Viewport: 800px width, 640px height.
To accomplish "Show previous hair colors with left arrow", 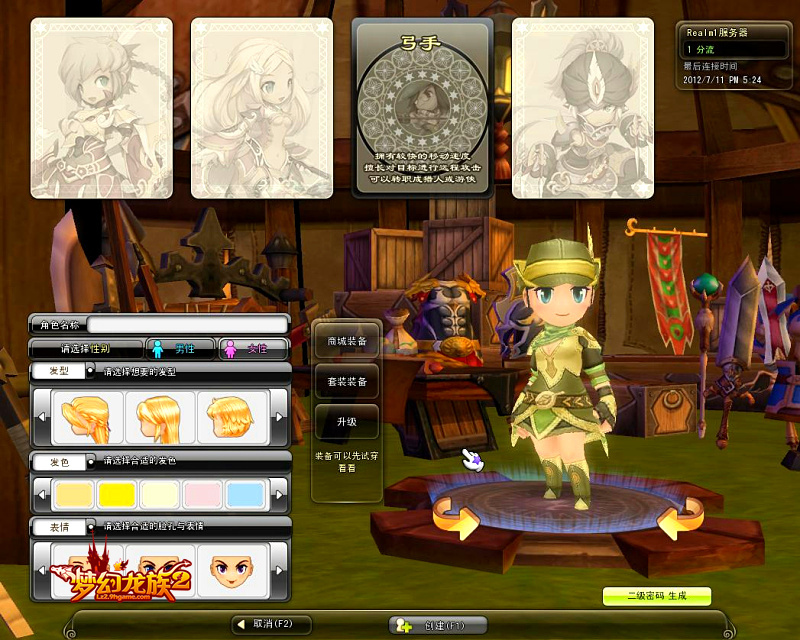I will click(42, 494).
